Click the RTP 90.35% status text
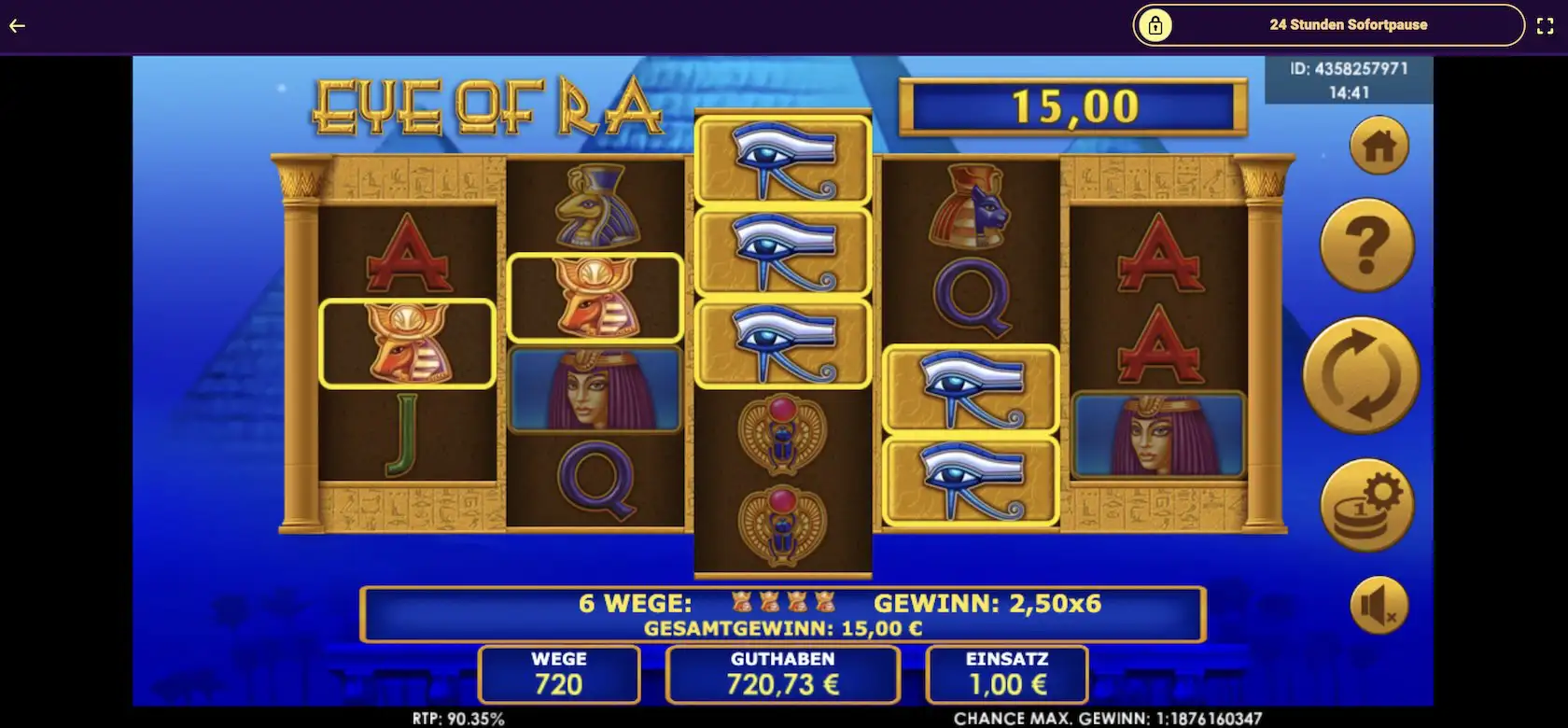The image size is (1568, 728). point(457,719)
